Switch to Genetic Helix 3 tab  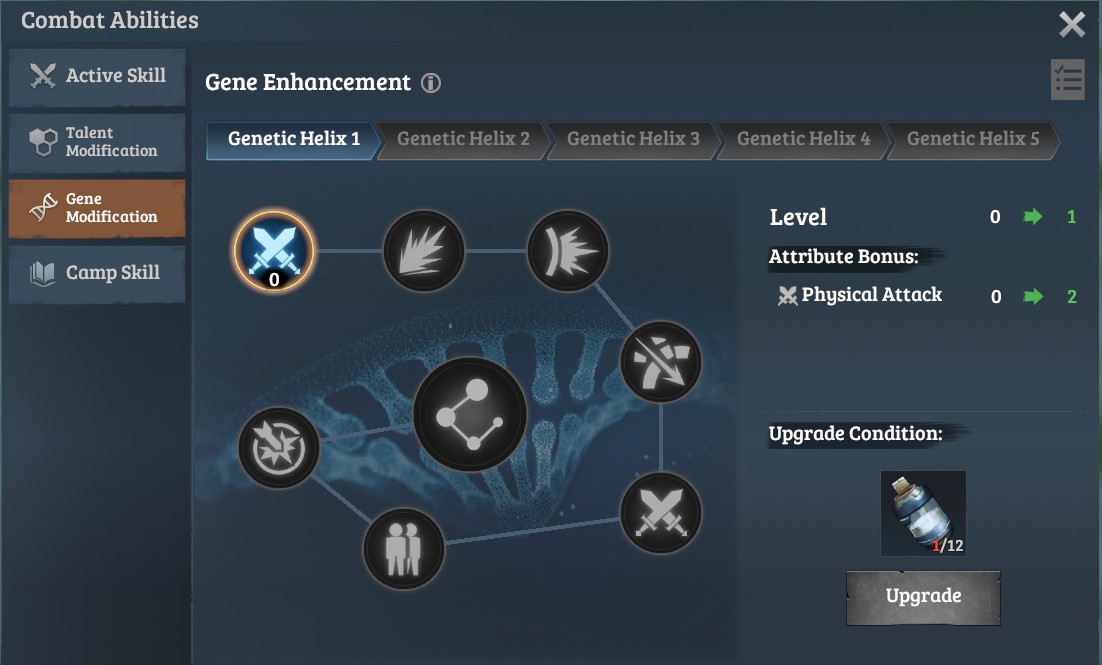pos(633,139)
